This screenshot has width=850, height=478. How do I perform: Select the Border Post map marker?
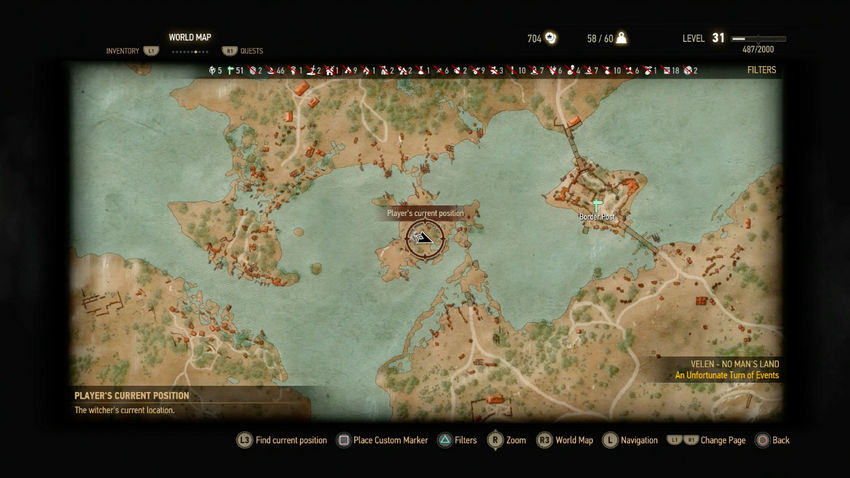tap(597, 204)
